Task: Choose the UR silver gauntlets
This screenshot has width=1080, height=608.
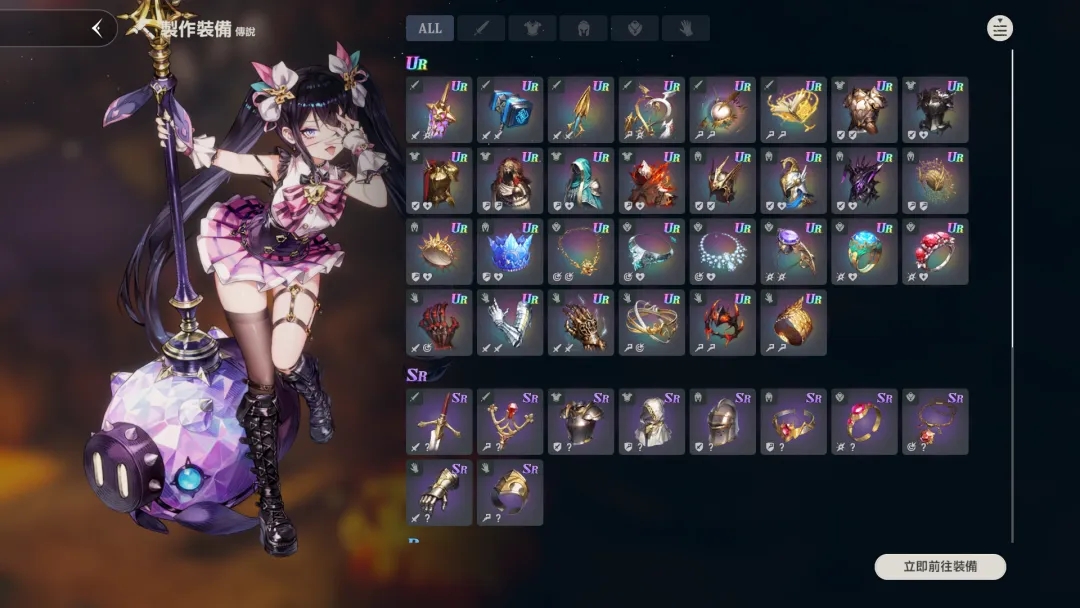Action: click(510, 323)
